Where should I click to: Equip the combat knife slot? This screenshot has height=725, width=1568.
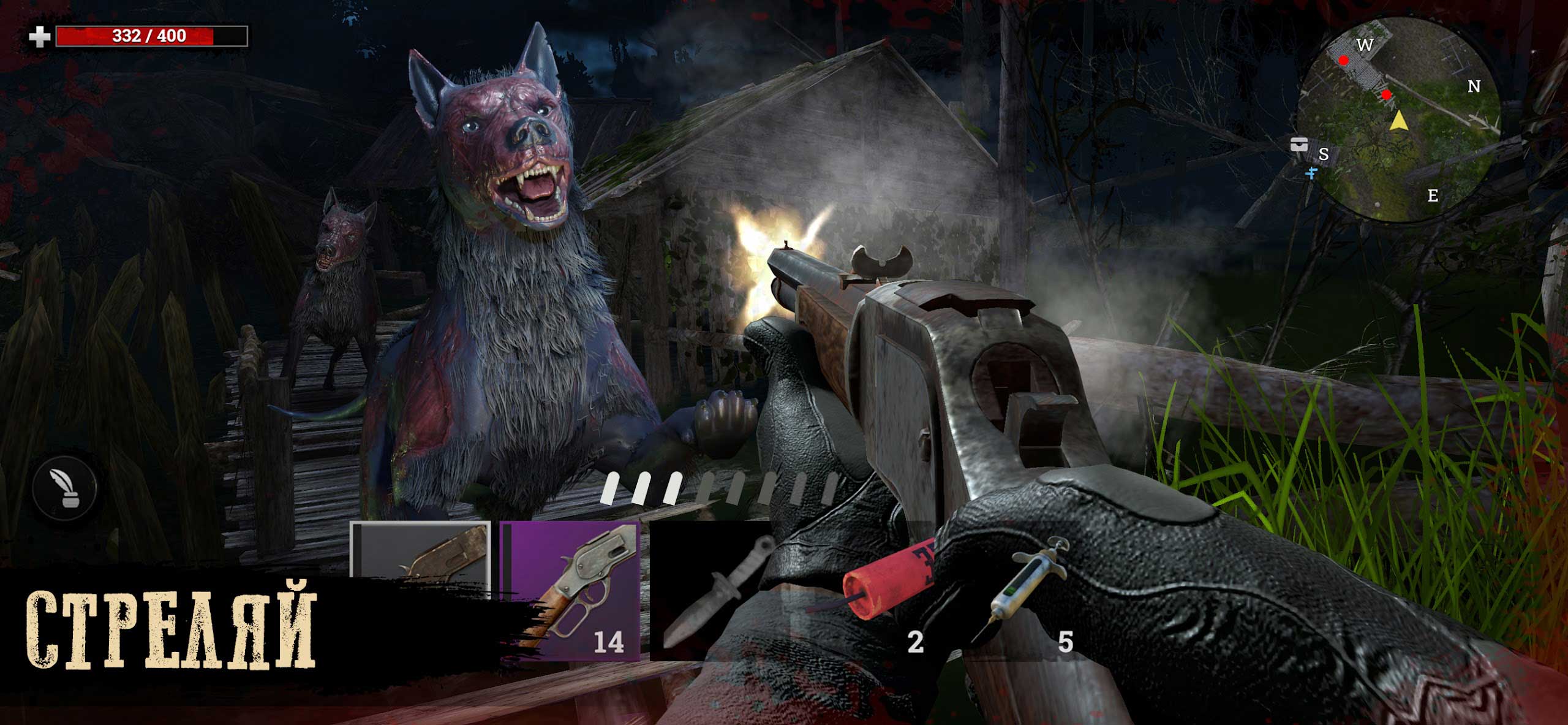(714, 592)
